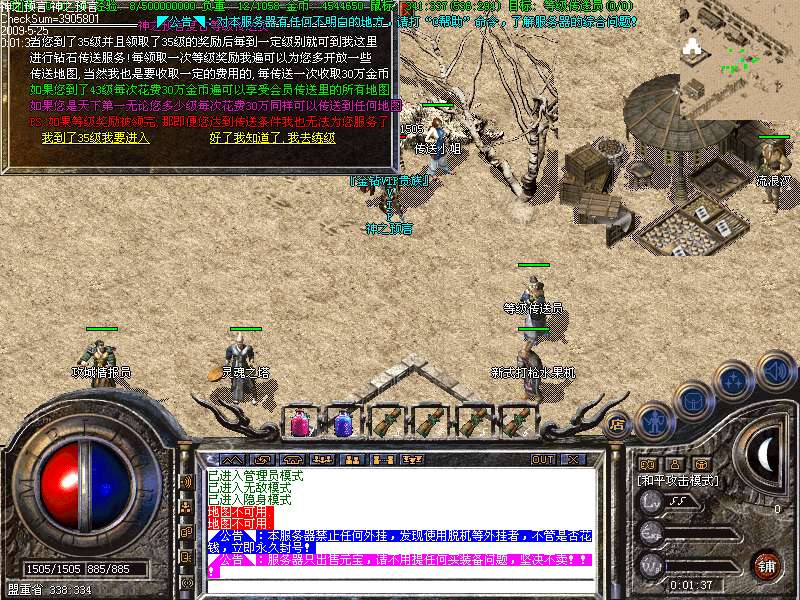Image resolution: width=800 pixels, height=600 pixels.
Task: Toggle the sound speaker round button
Action: click(774, 369)
